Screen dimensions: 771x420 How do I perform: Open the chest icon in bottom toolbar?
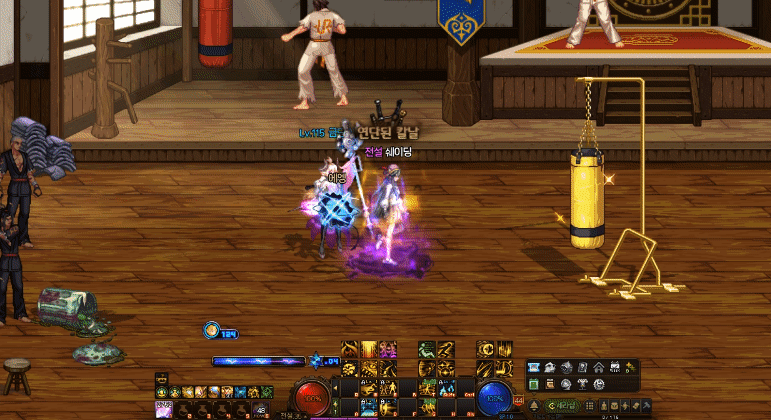tap(615, 405)
